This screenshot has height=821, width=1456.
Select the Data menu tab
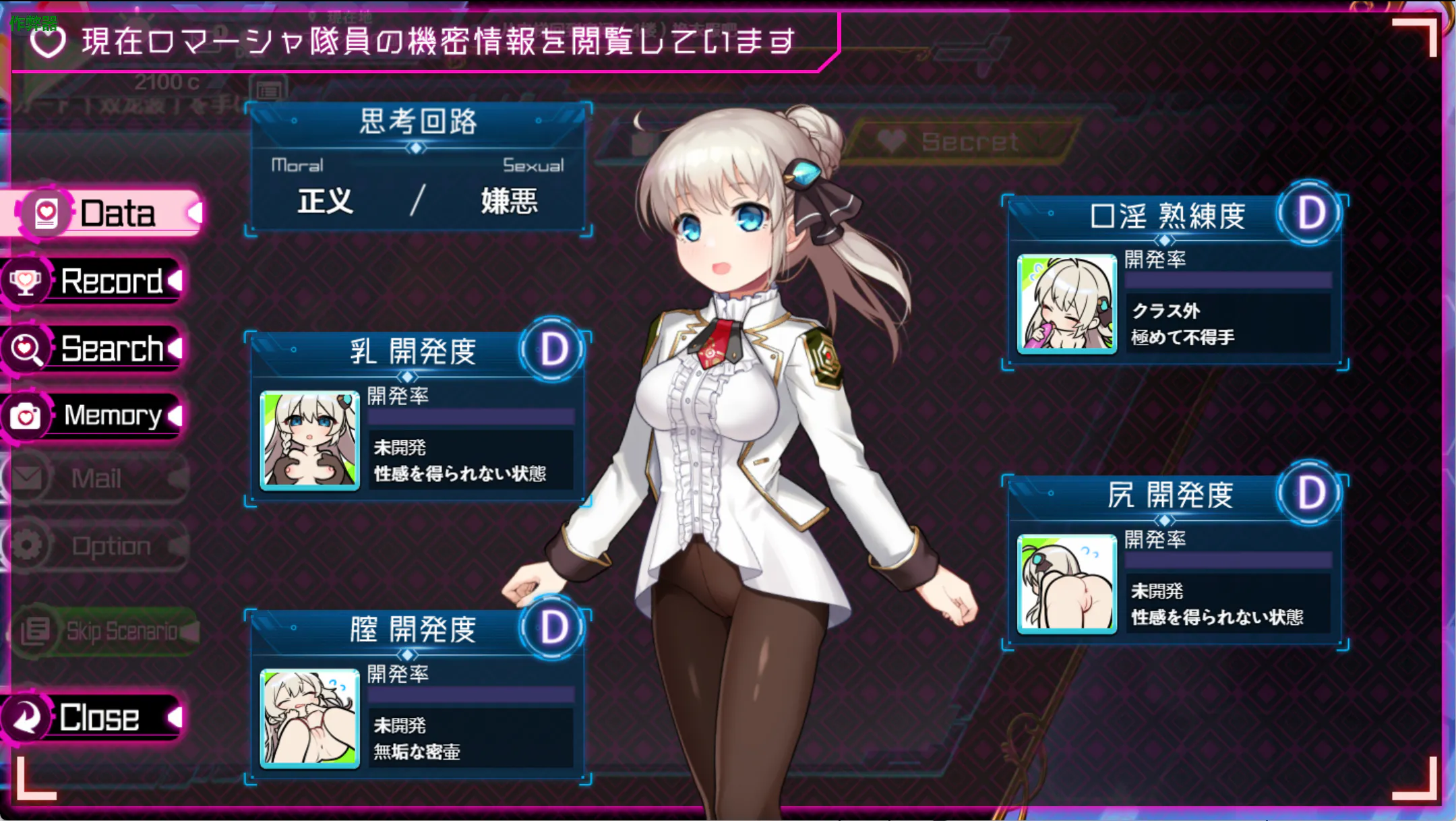point(108,214)
